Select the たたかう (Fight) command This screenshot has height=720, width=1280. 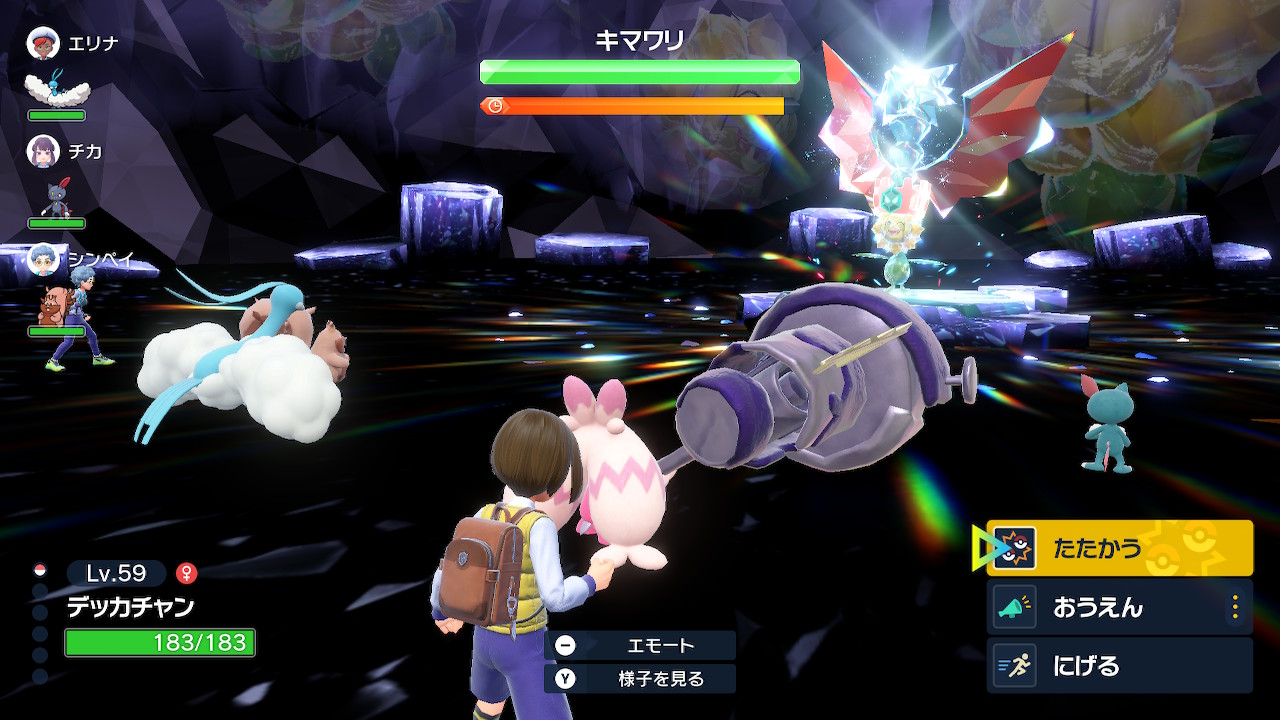[x=1119, y=548]
